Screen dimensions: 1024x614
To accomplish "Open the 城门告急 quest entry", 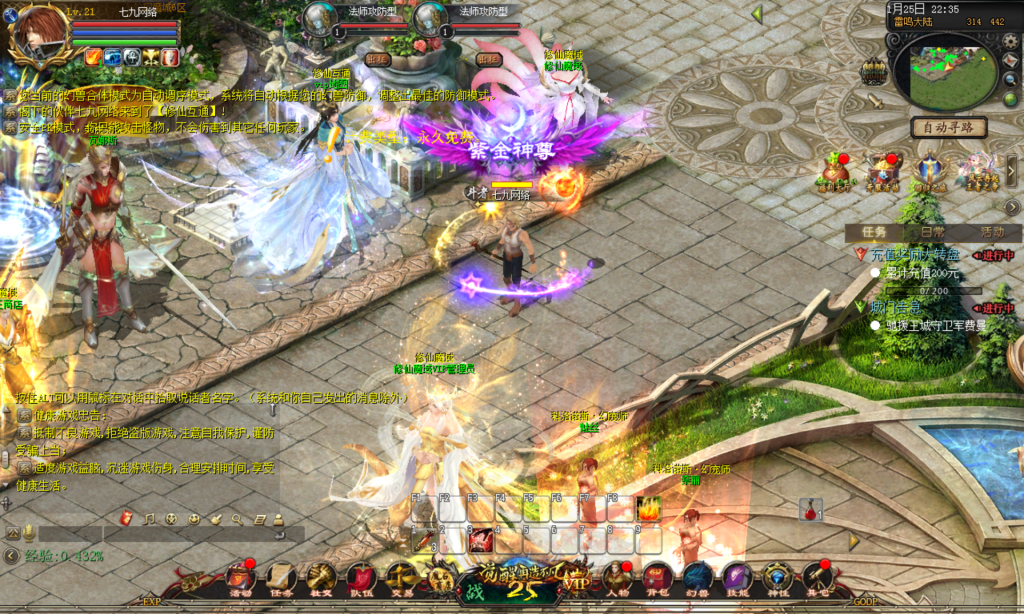I will coord(896,307).
